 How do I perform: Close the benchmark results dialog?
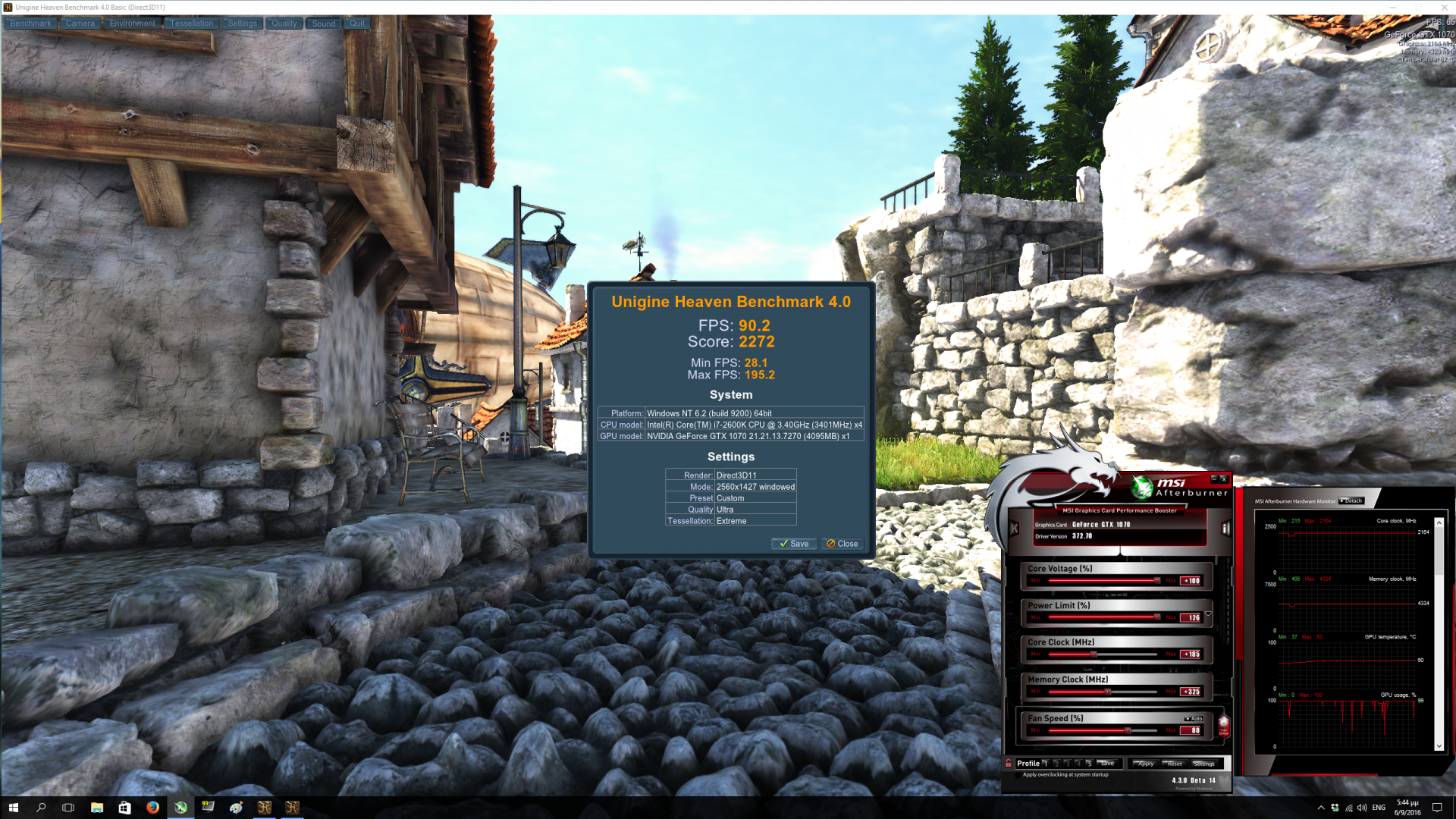coord(842,544)
